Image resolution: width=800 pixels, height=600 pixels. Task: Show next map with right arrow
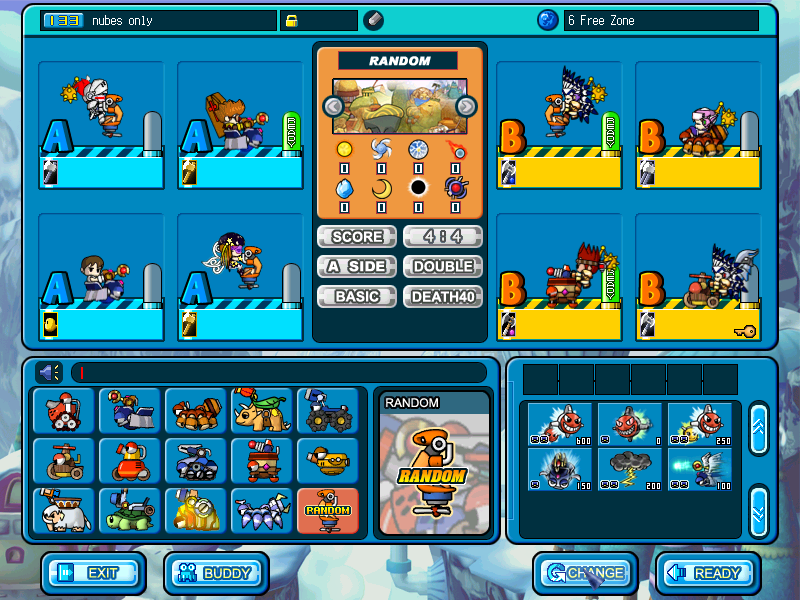[x=466, y=106]
